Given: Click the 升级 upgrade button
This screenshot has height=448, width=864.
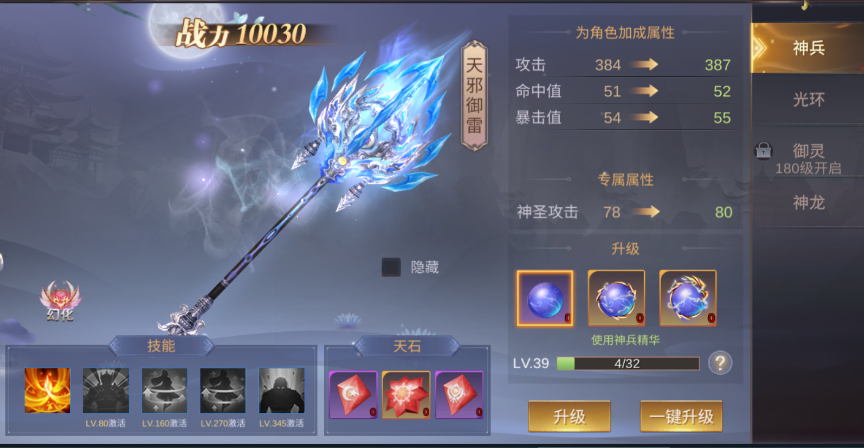Looking at the screenshot, I should (569, 415).
